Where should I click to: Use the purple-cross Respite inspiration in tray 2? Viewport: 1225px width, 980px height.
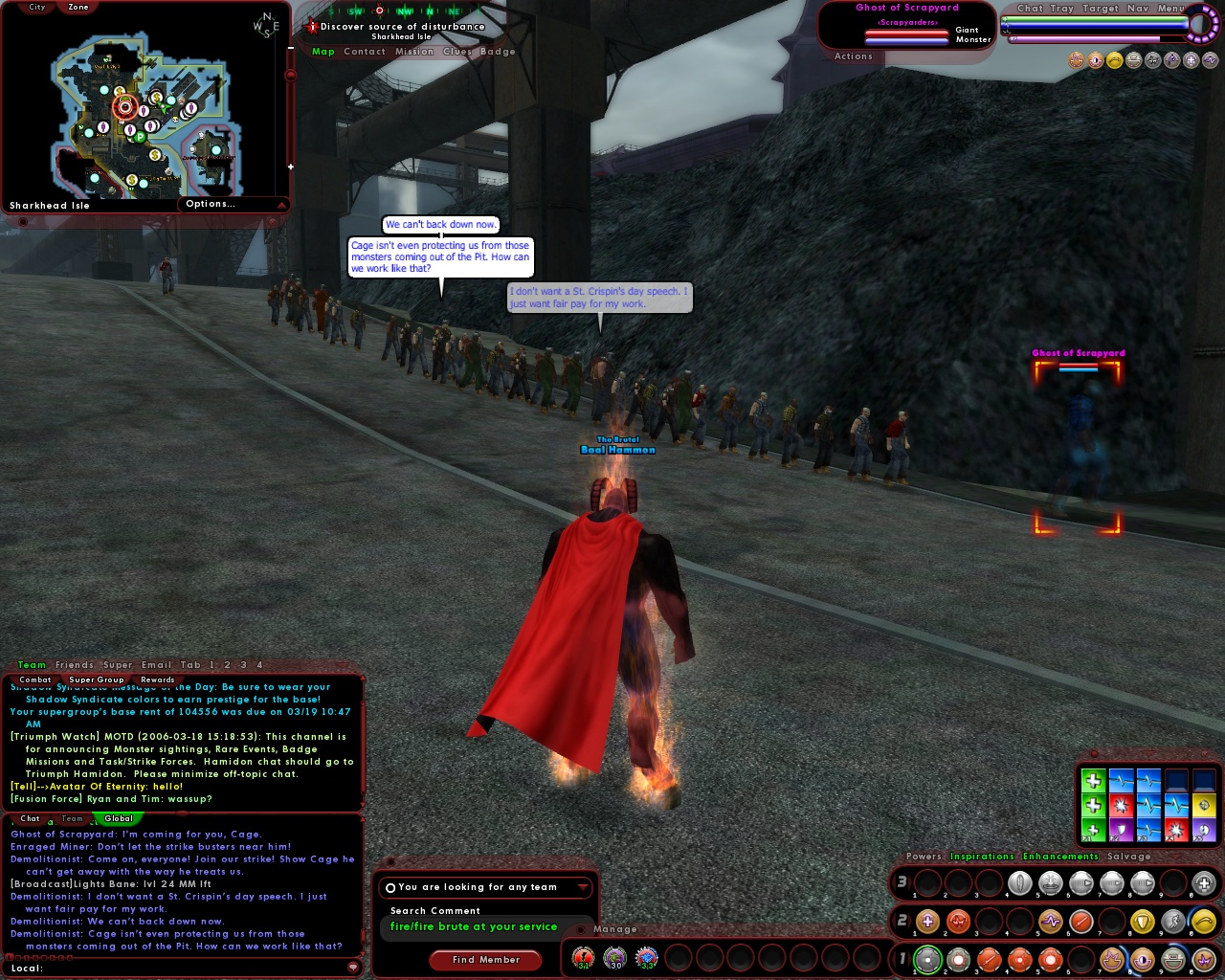coord(927,923)
